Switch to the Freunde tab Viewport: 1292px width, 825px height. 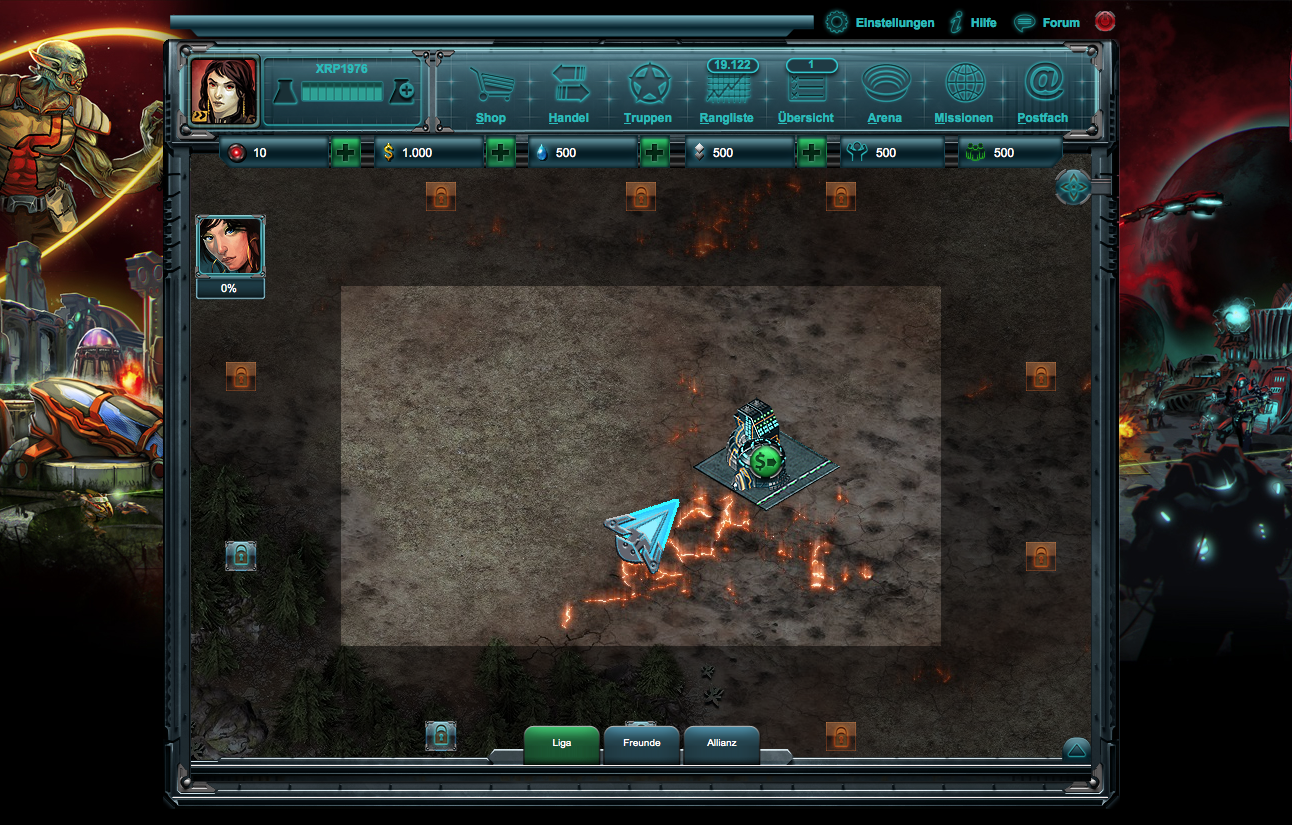pos(641,743)
